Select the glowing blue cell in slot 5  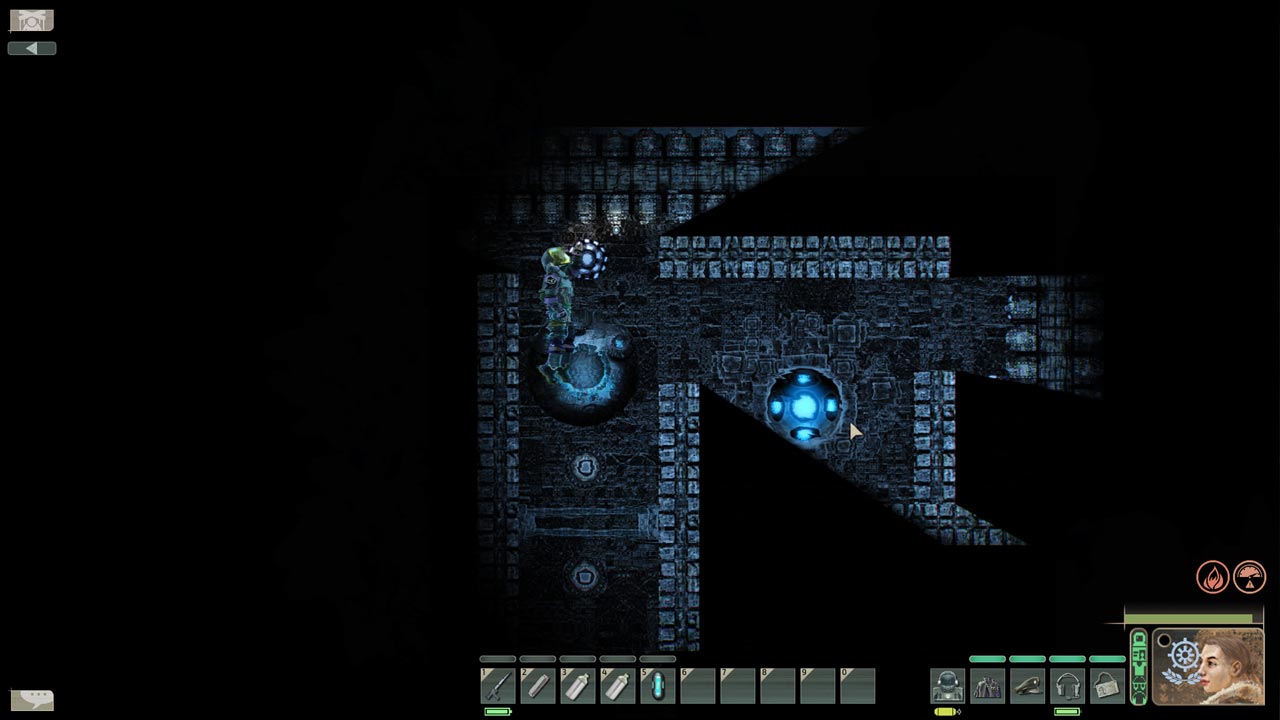tap(657, 686)
